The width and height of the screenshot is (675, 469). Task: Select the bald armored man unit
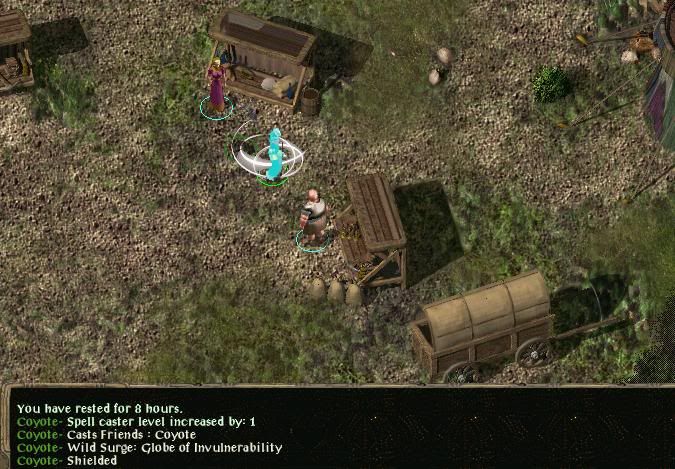[x=314, y=216]
